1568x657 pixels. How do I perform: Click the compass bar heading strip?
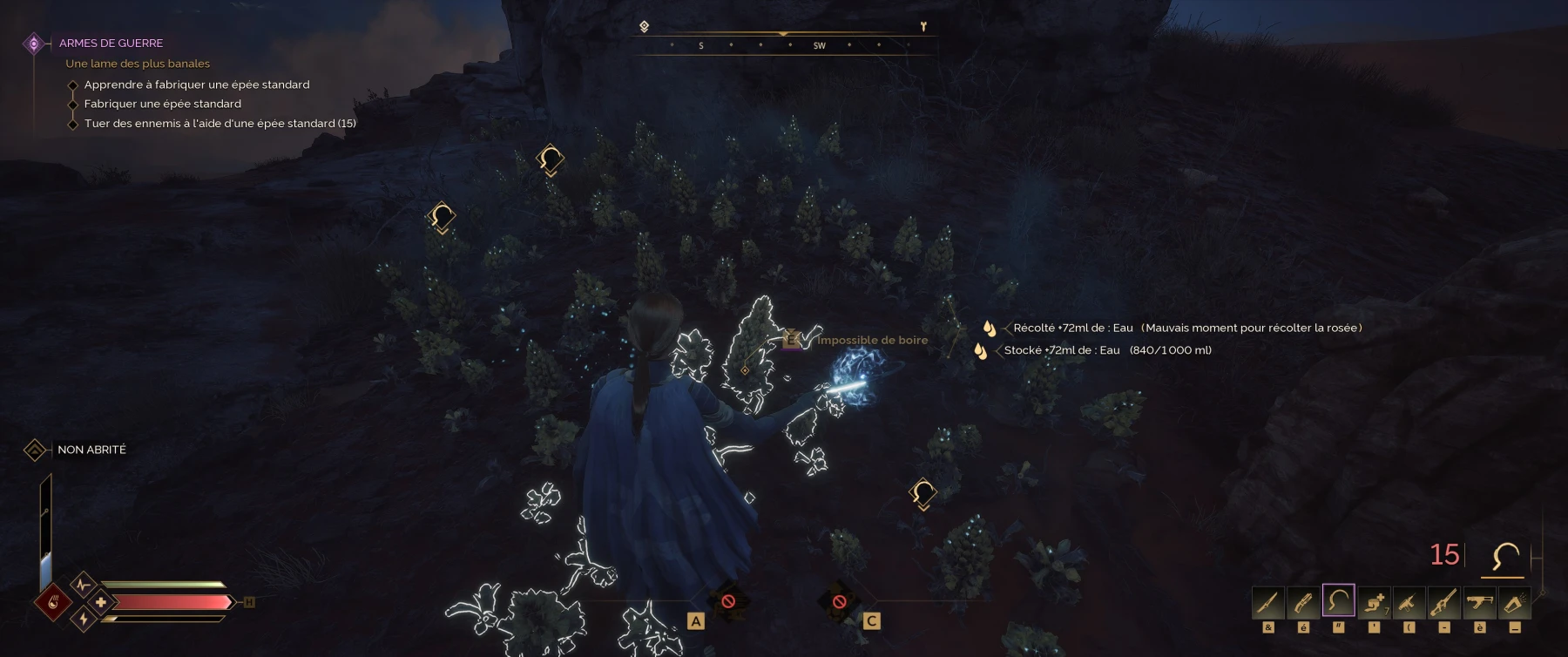[x=783, y=44]
